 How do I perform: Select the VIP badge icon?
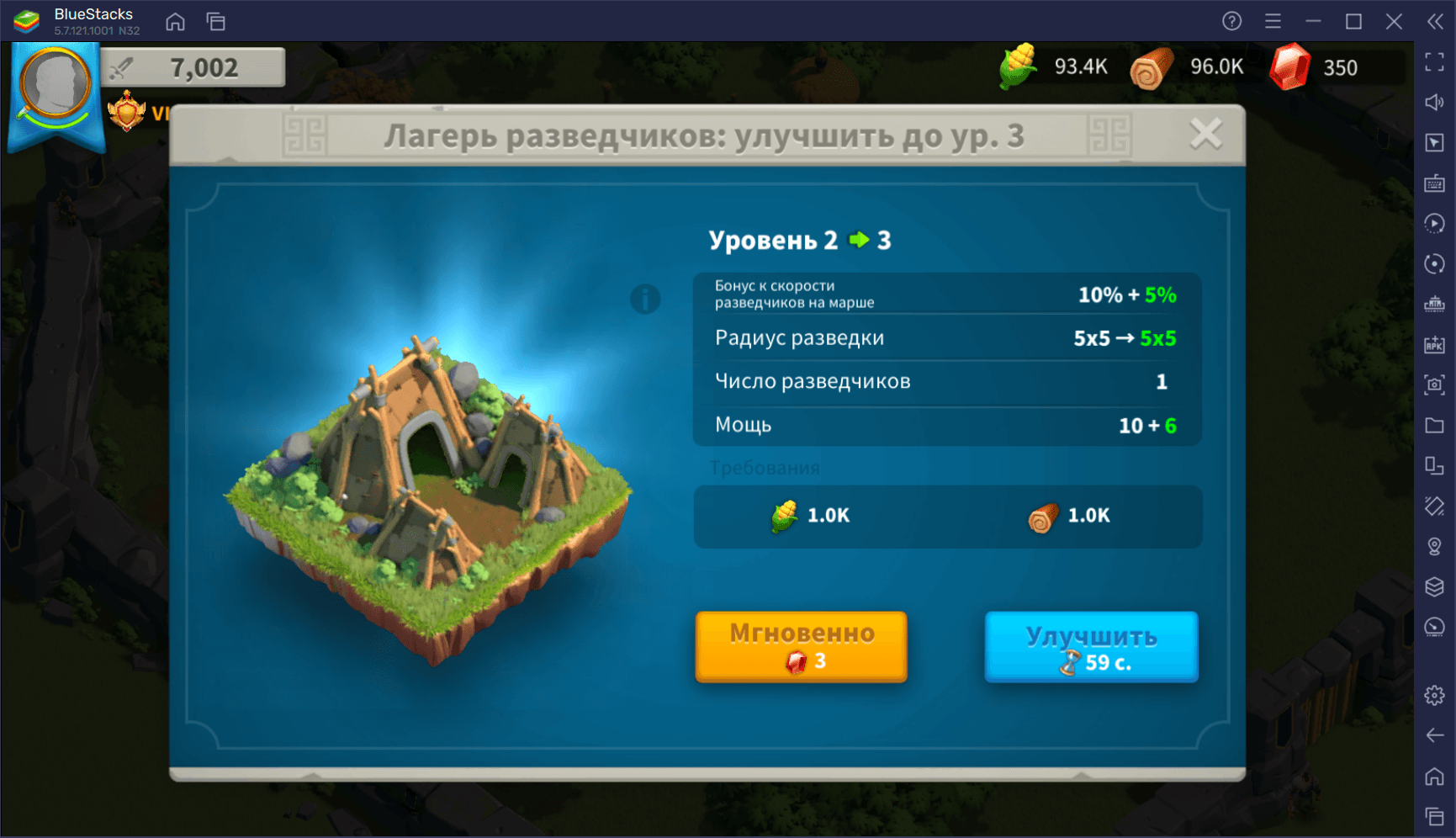point(128,112)
